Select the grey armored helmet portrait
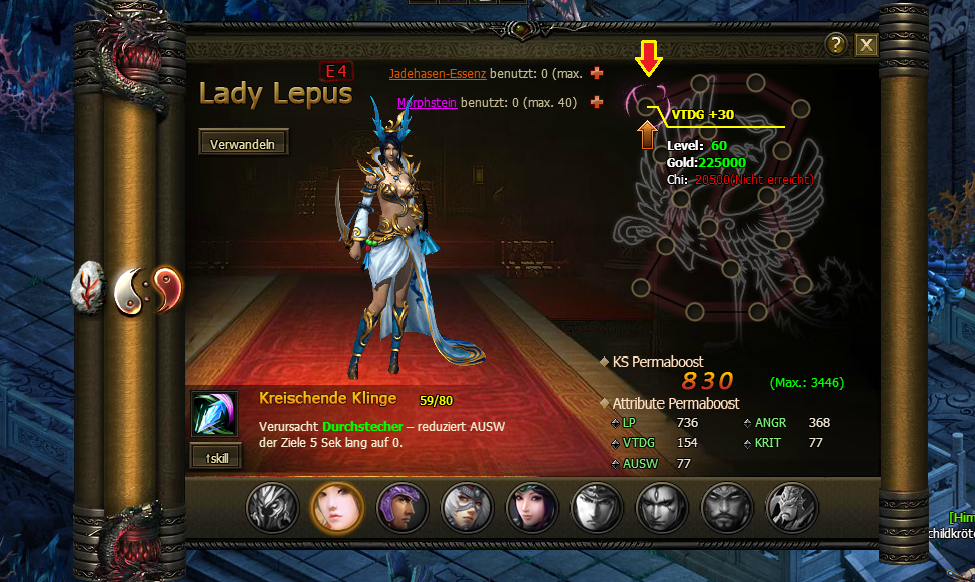The height and width of the screenshot is (582, 975). (x=273, y=506)
